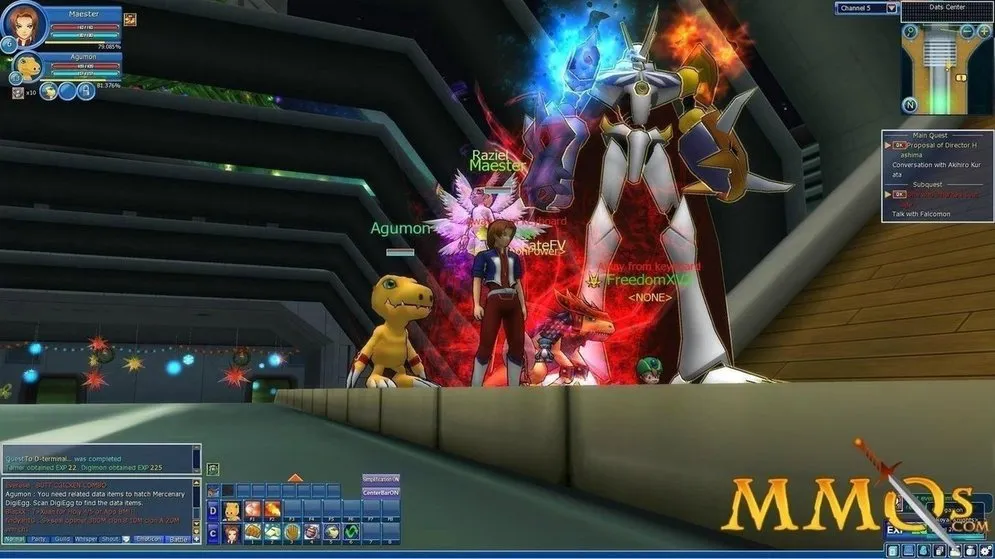This screenshot has width=995, height=559.
Task: Click the N compass button on the minimap
Action: pyautogui.click(x=909, y=104)
